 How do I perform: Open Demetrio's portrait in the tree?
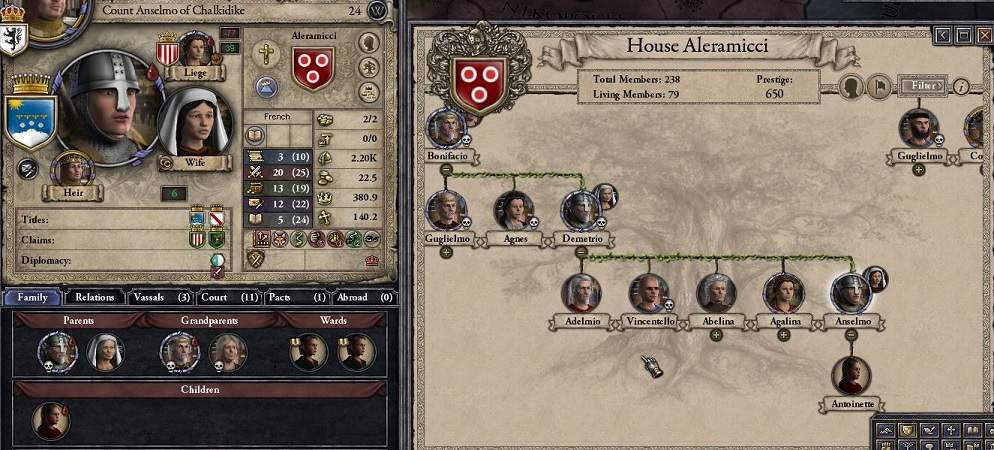point(580,211)
